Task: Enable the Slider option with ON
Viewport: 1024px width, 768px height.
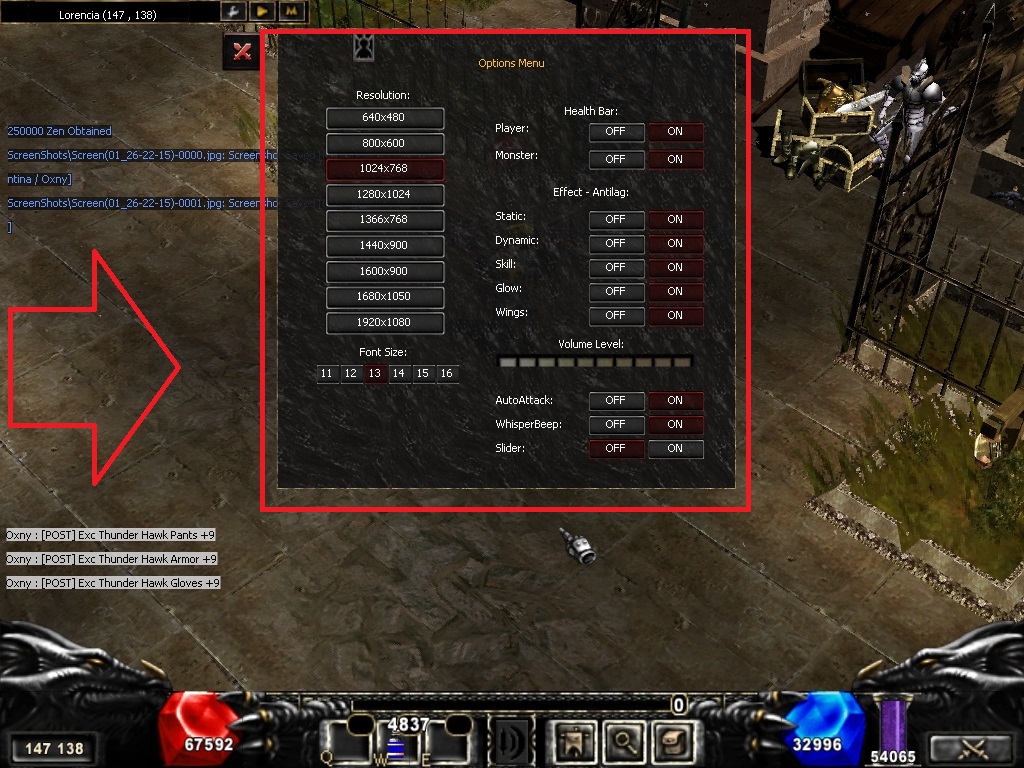Action: tap(675, 448)
